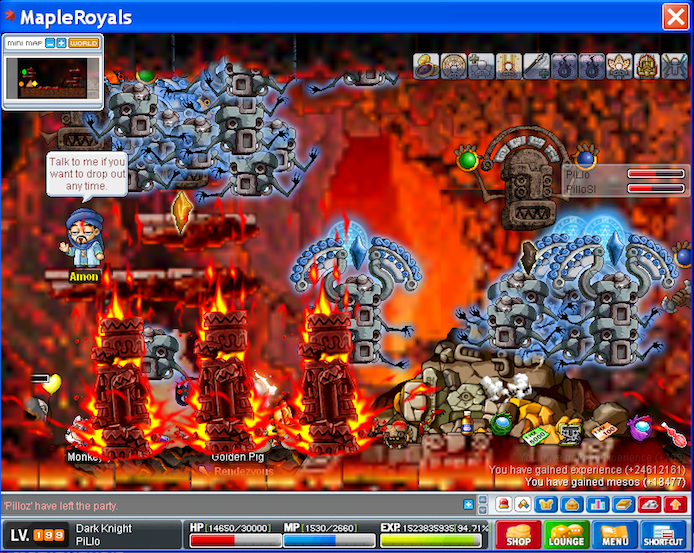Open the character stats chart icon

[599, 505]
